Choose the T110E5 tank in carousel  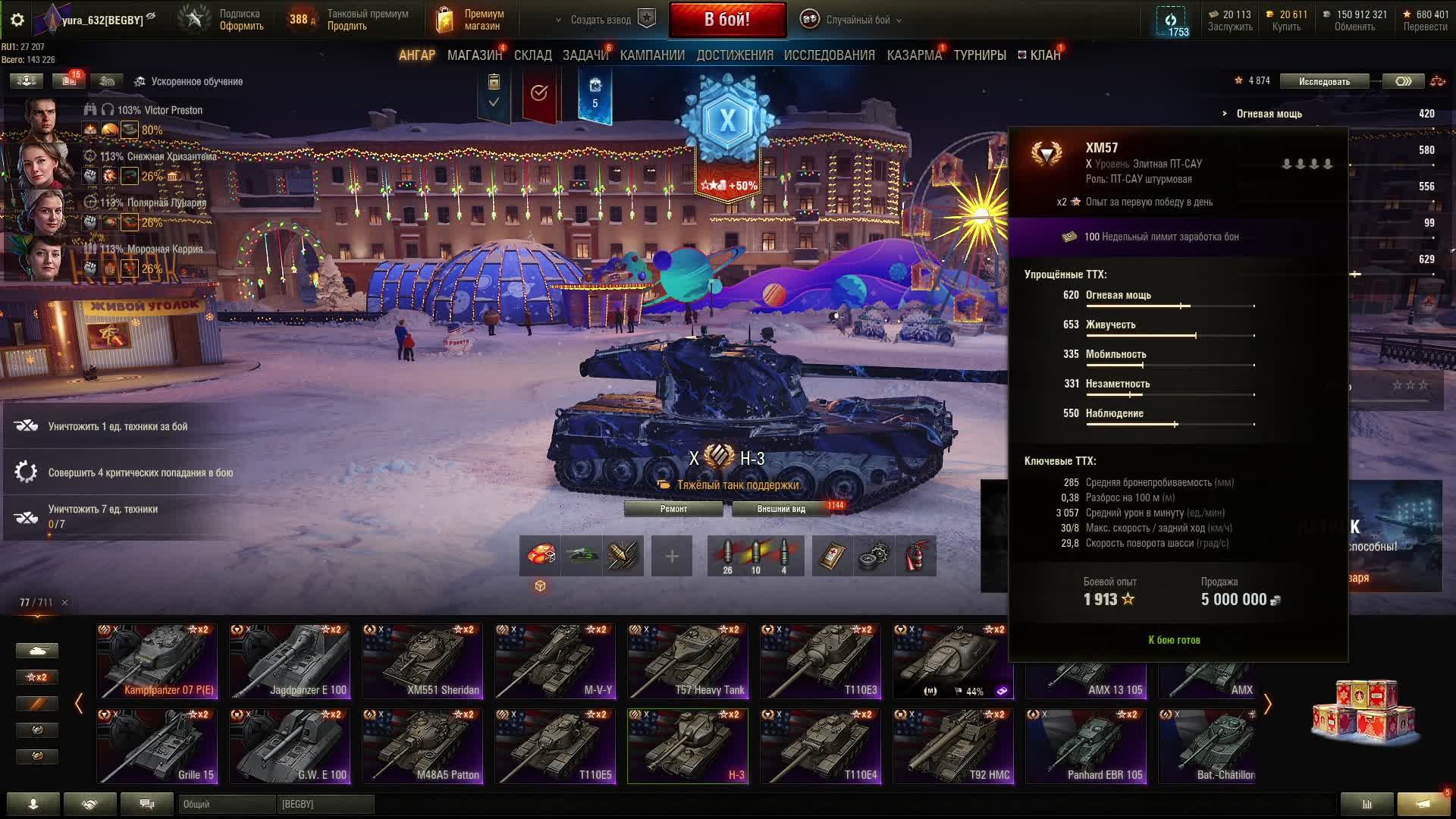(x=555, y=746)
